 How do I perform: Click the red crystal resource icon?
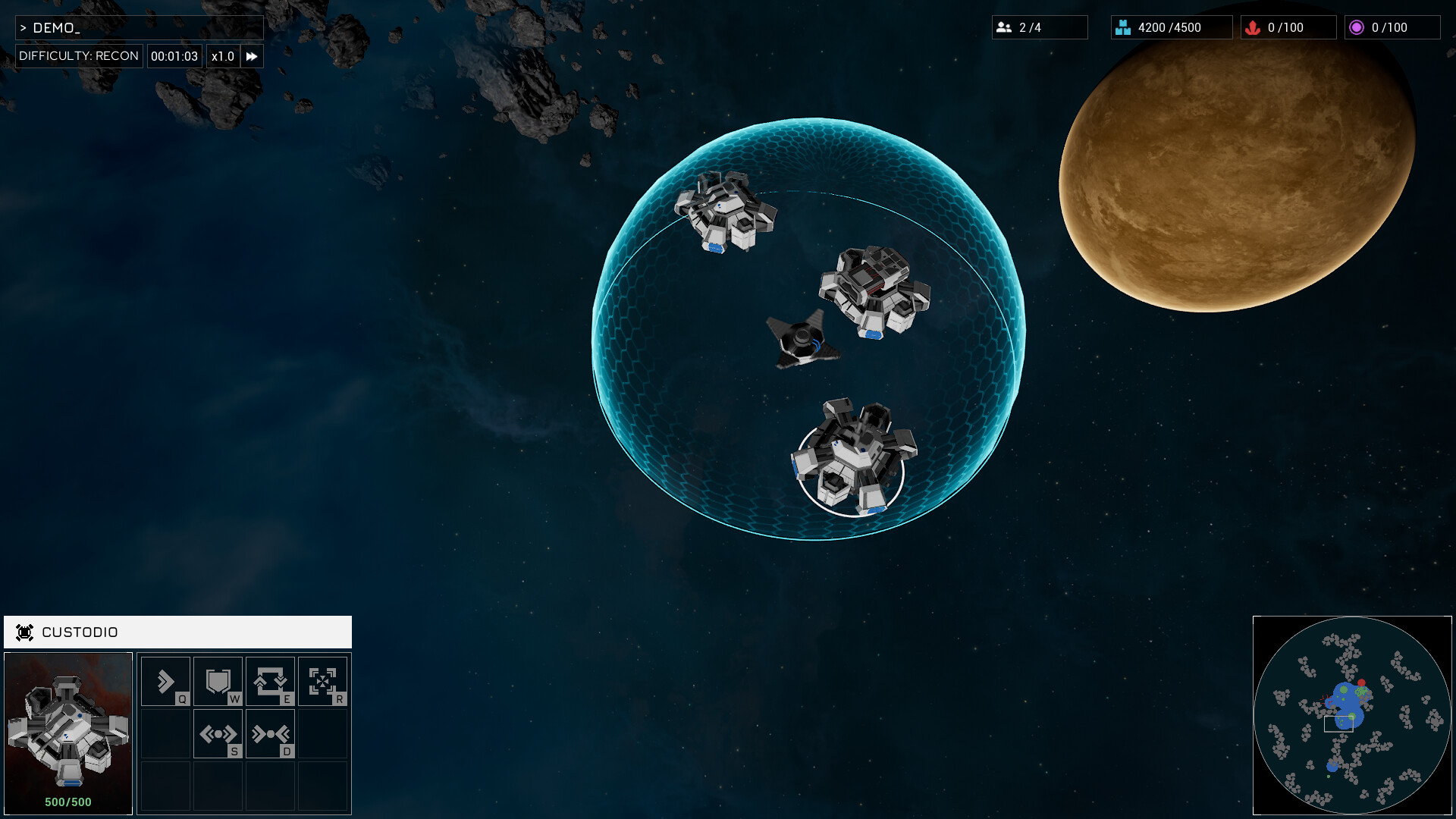(x=1254, y=27)
